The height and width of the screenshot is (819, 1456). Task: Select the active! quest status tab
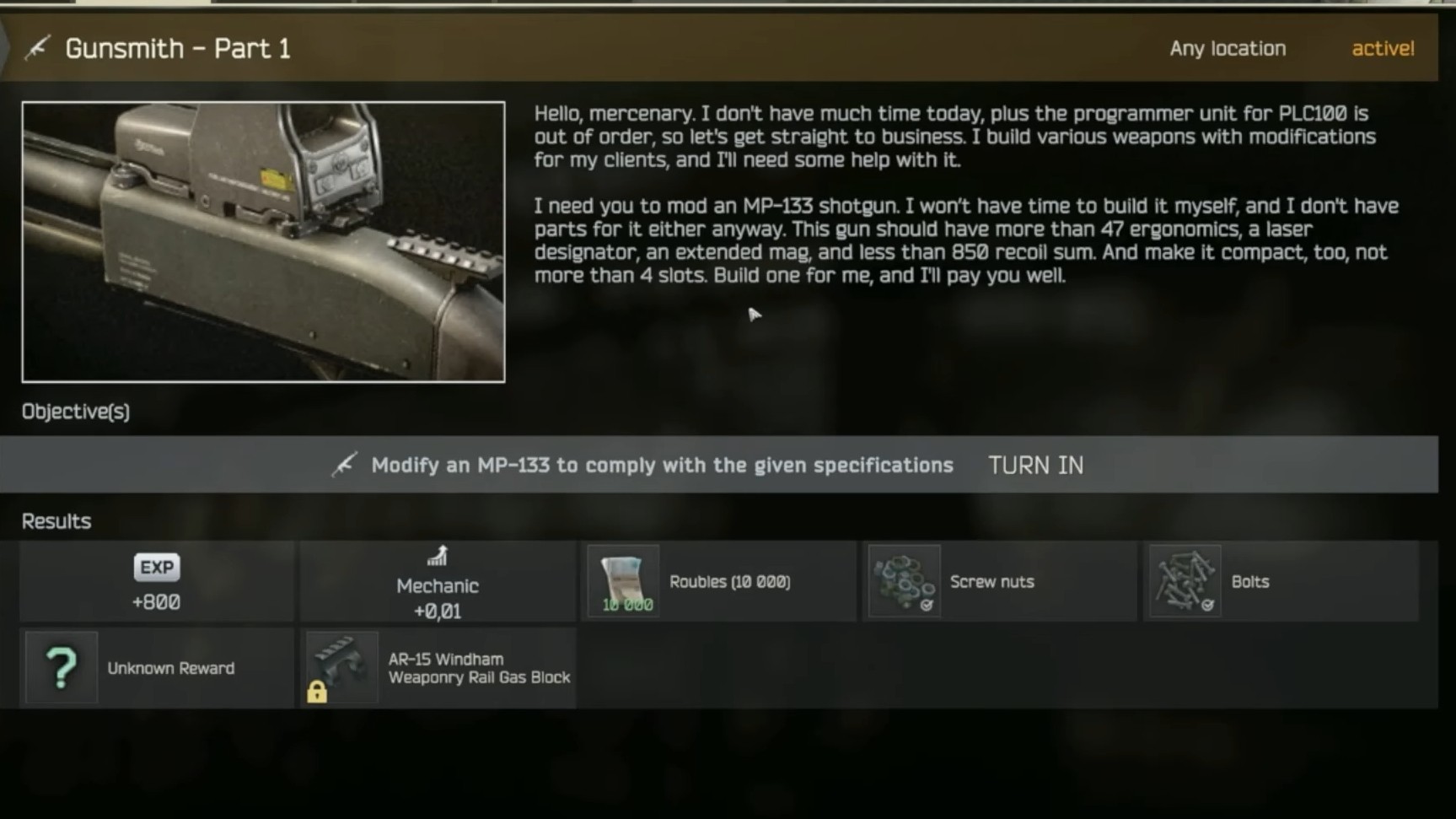1382,48
